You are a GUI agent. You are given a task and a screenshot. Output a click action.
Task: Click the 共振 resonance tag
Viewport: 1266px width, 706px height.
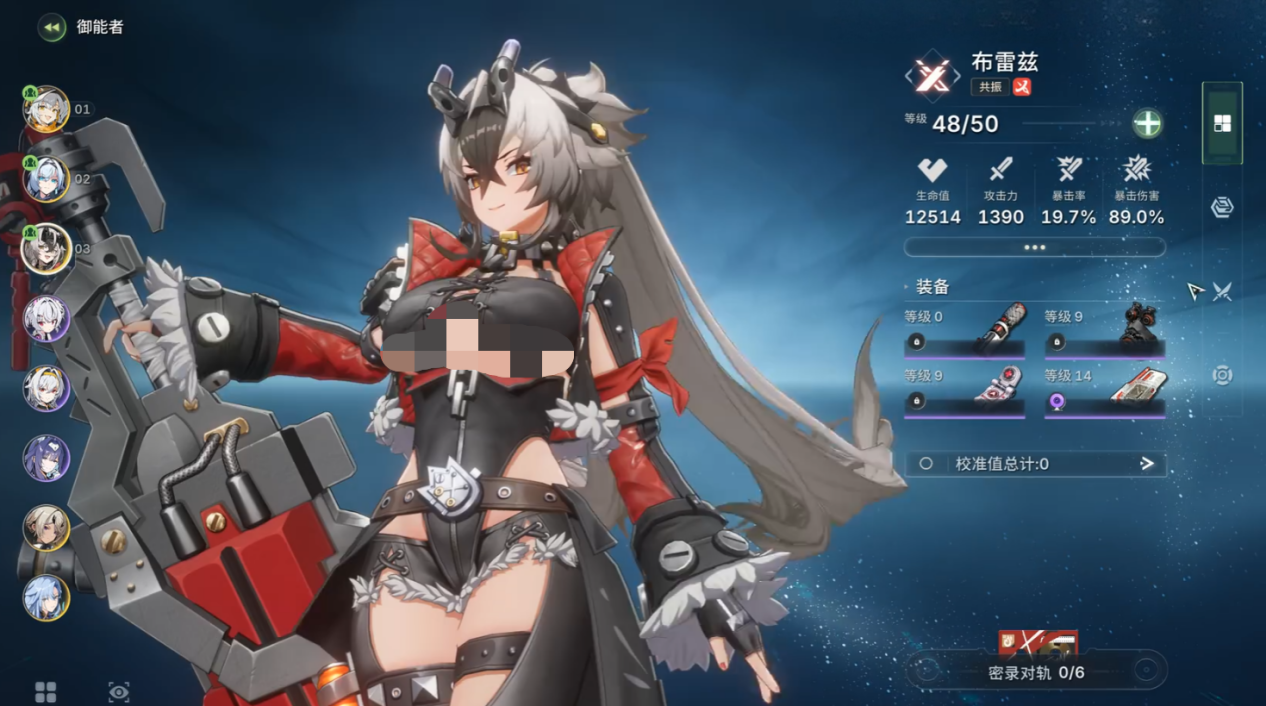tap(990, 87)
